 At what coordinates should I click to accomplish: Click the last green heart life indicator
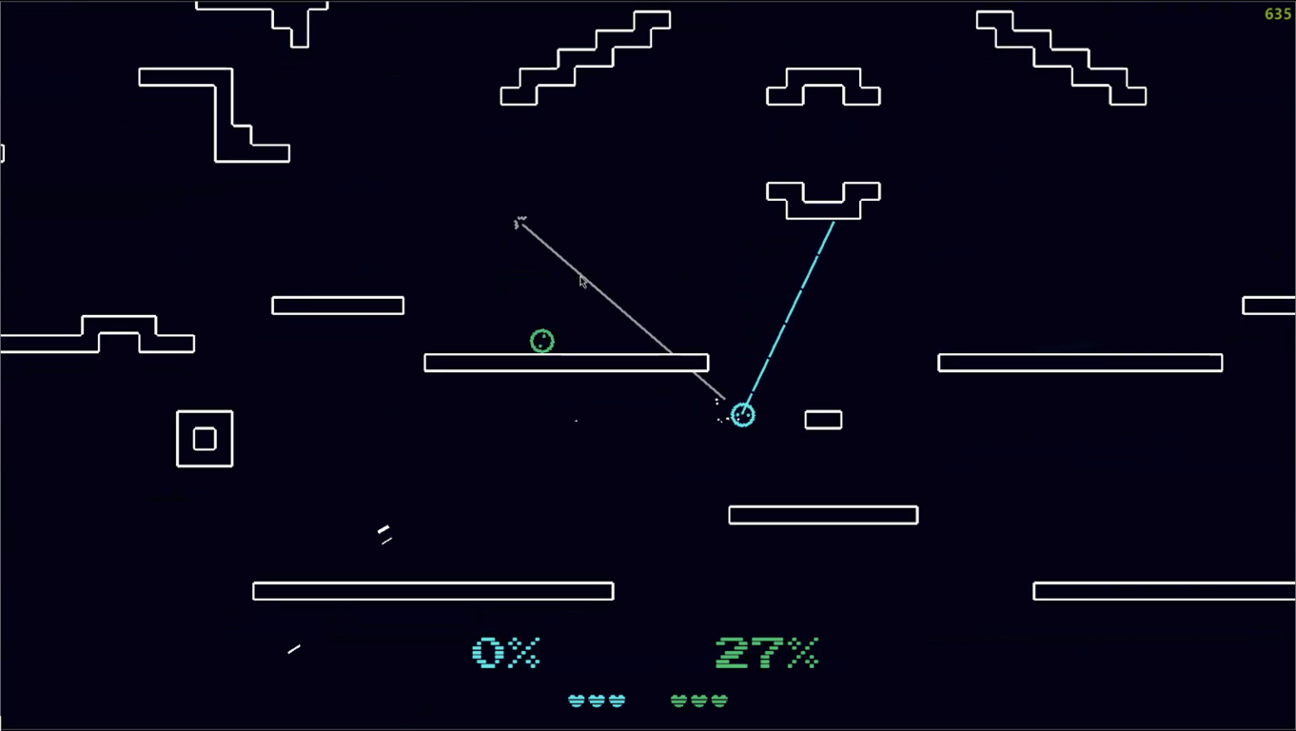point(721,700)
